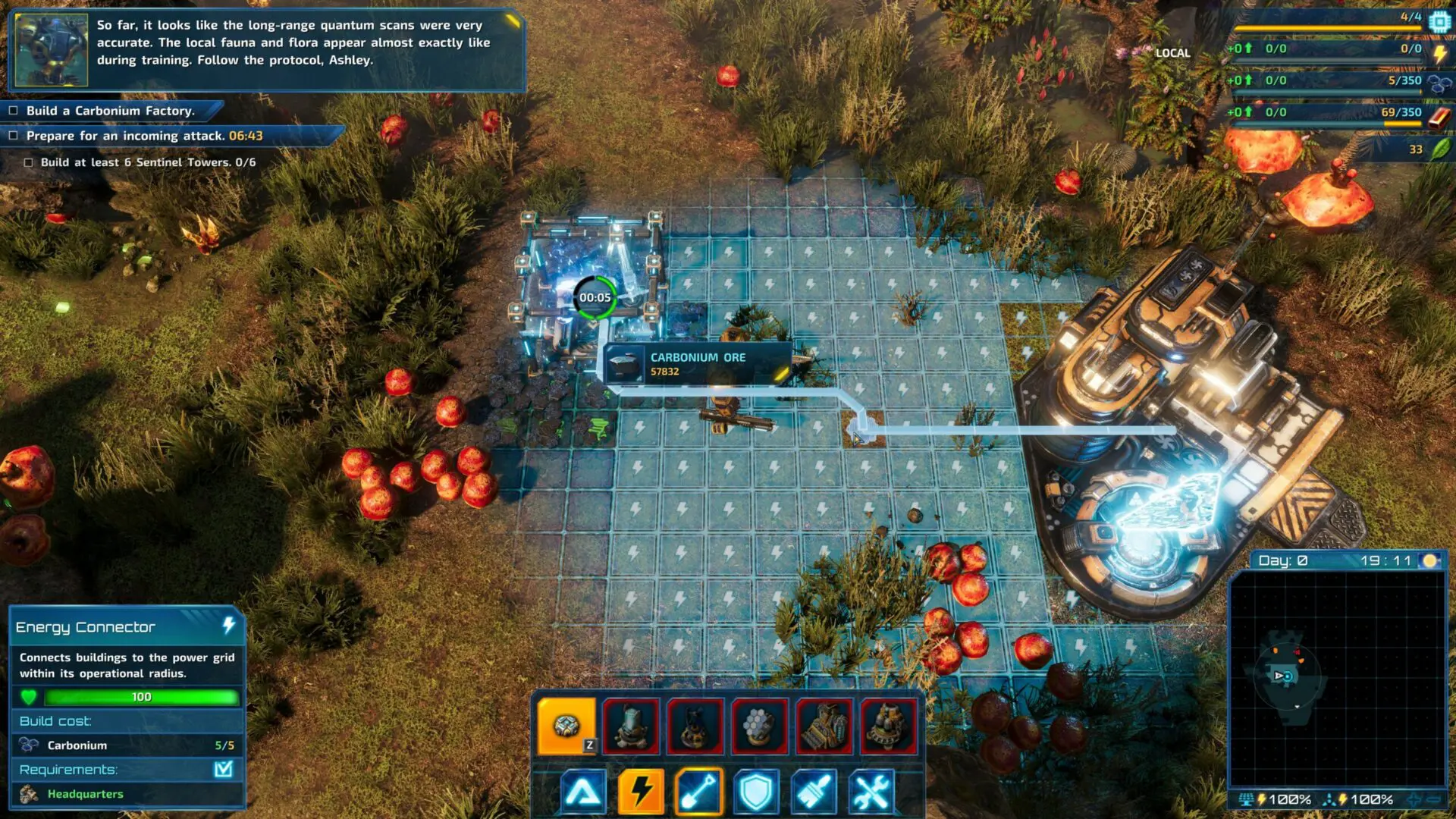
Task: Open the energy category with lightning bolt
Action: 640,792
